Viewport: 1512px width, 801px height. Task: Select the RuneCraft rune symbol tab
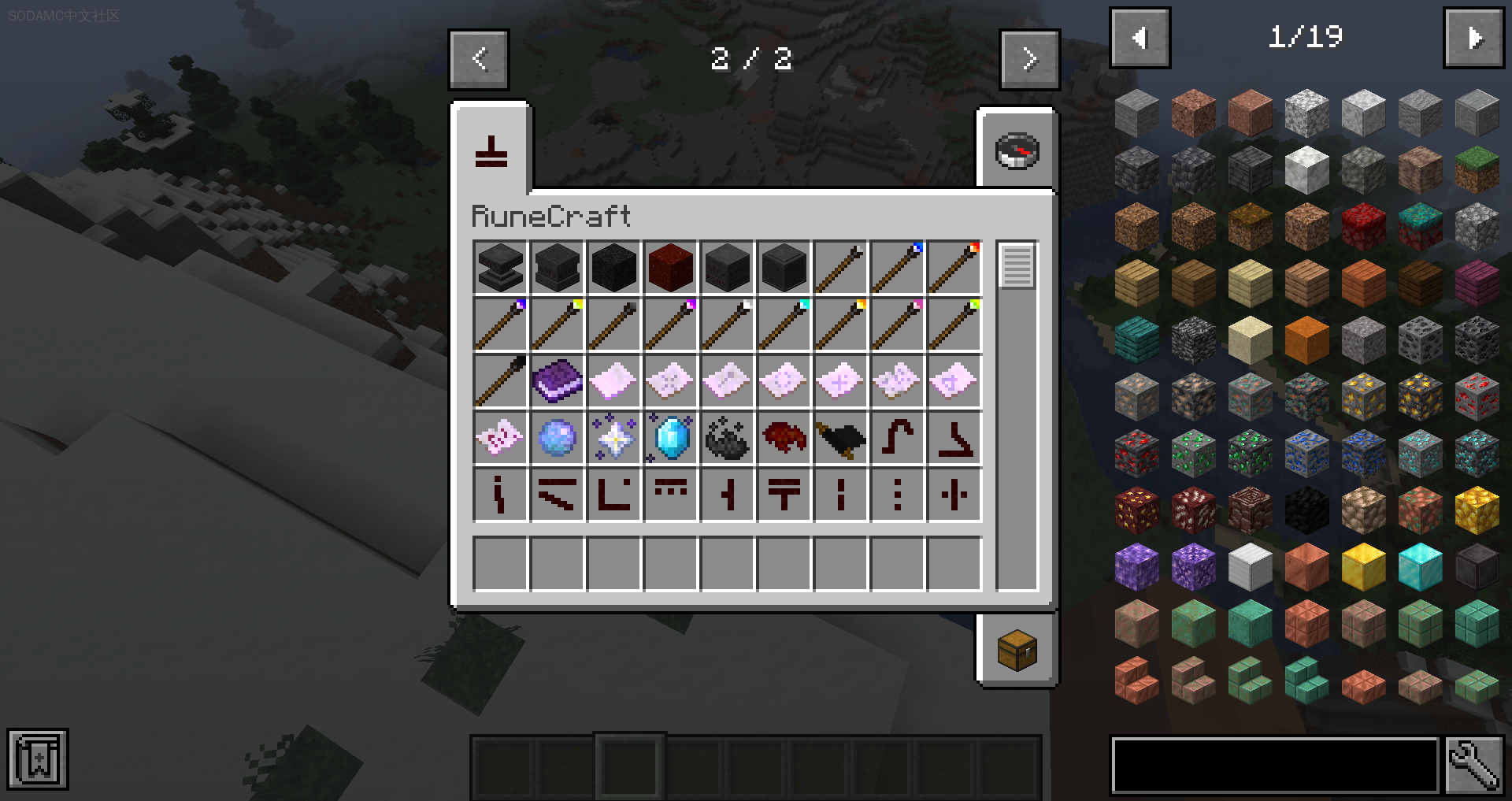(491, 151)
